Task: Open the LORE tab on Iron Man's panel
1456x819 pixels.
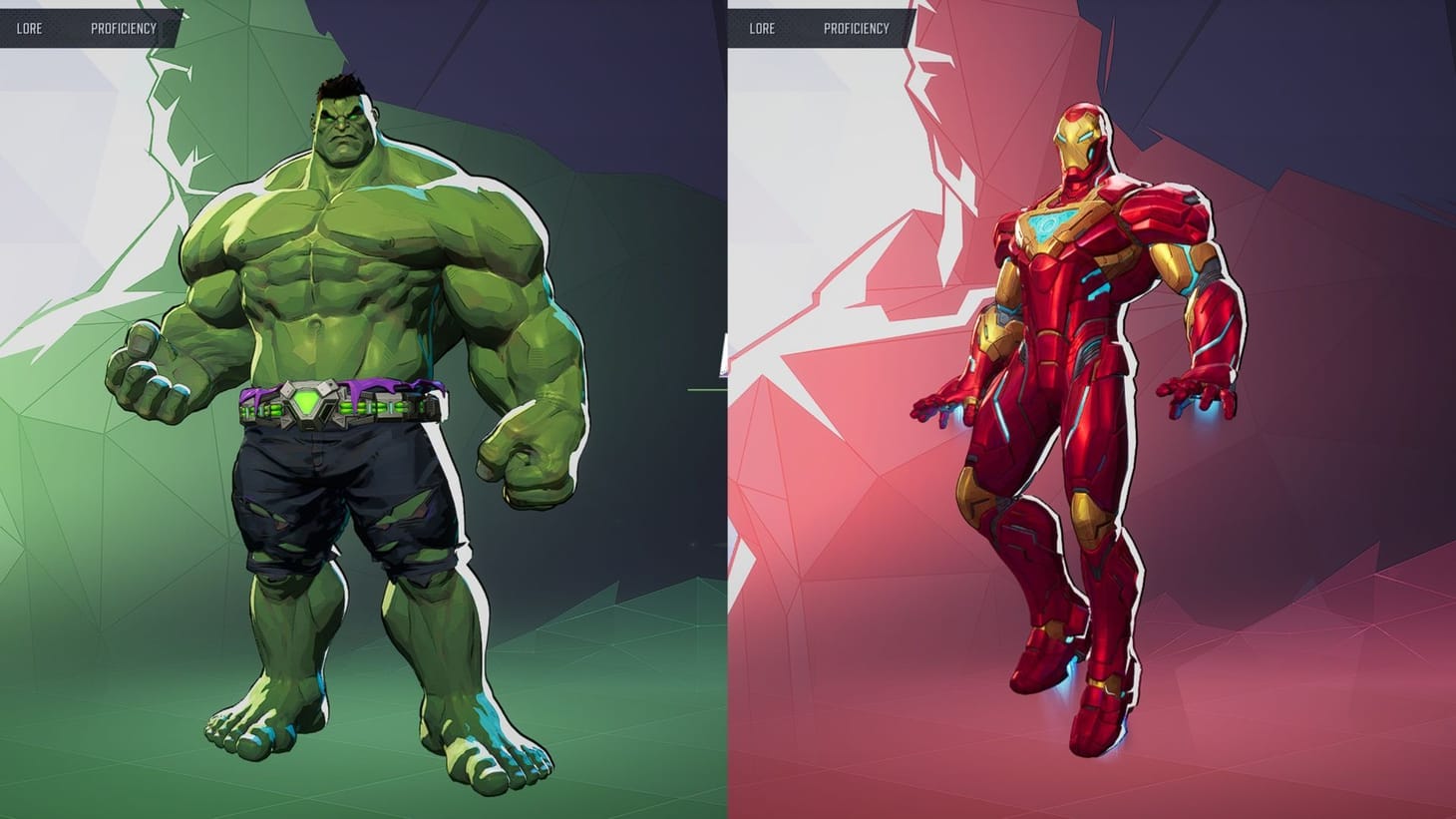Action: (760, 28)
